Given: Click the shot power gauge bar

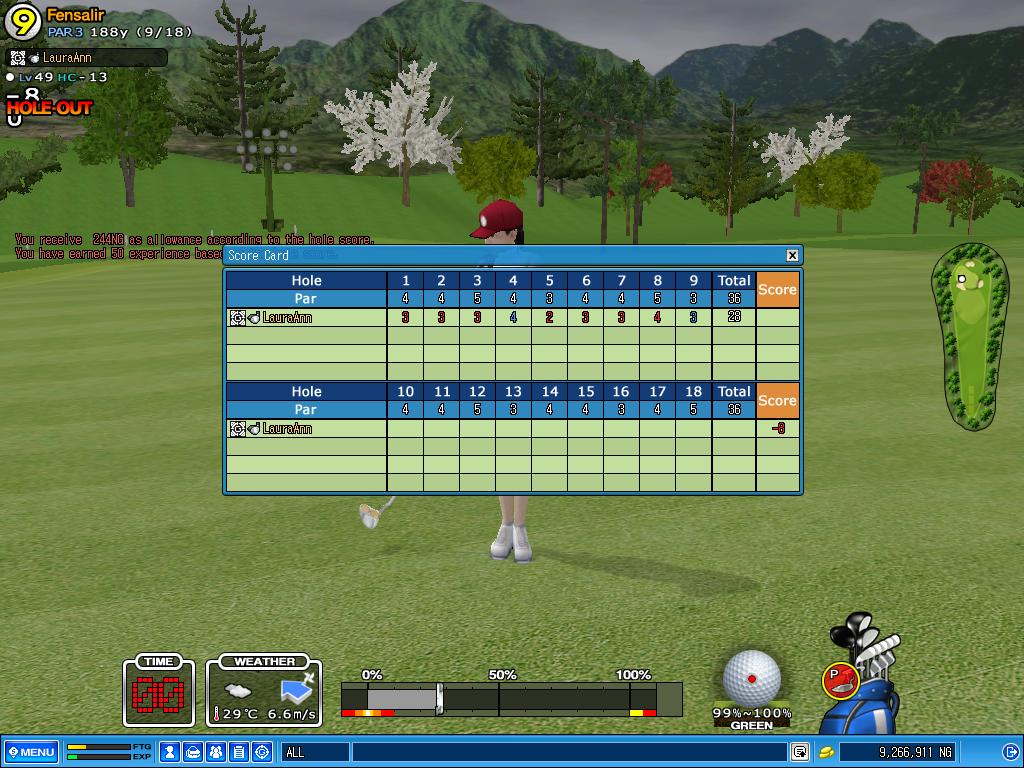Looking at the screenshot, I should [x=510, y=697].
